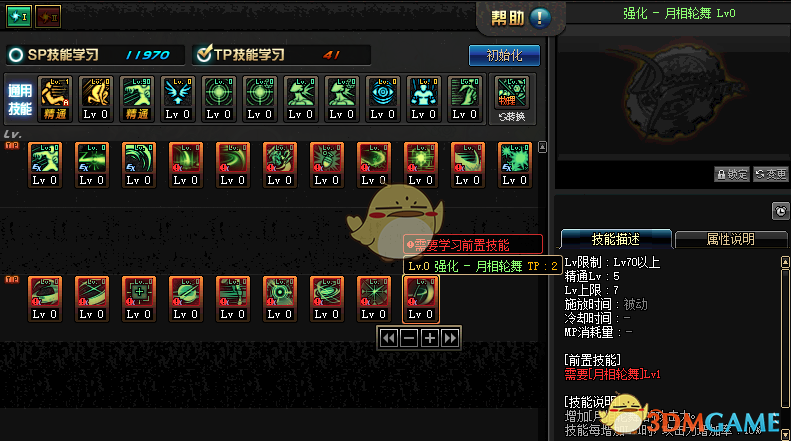Click the alarm clock icon button
This screenshot has width=791, height=441.
(780, 211)
